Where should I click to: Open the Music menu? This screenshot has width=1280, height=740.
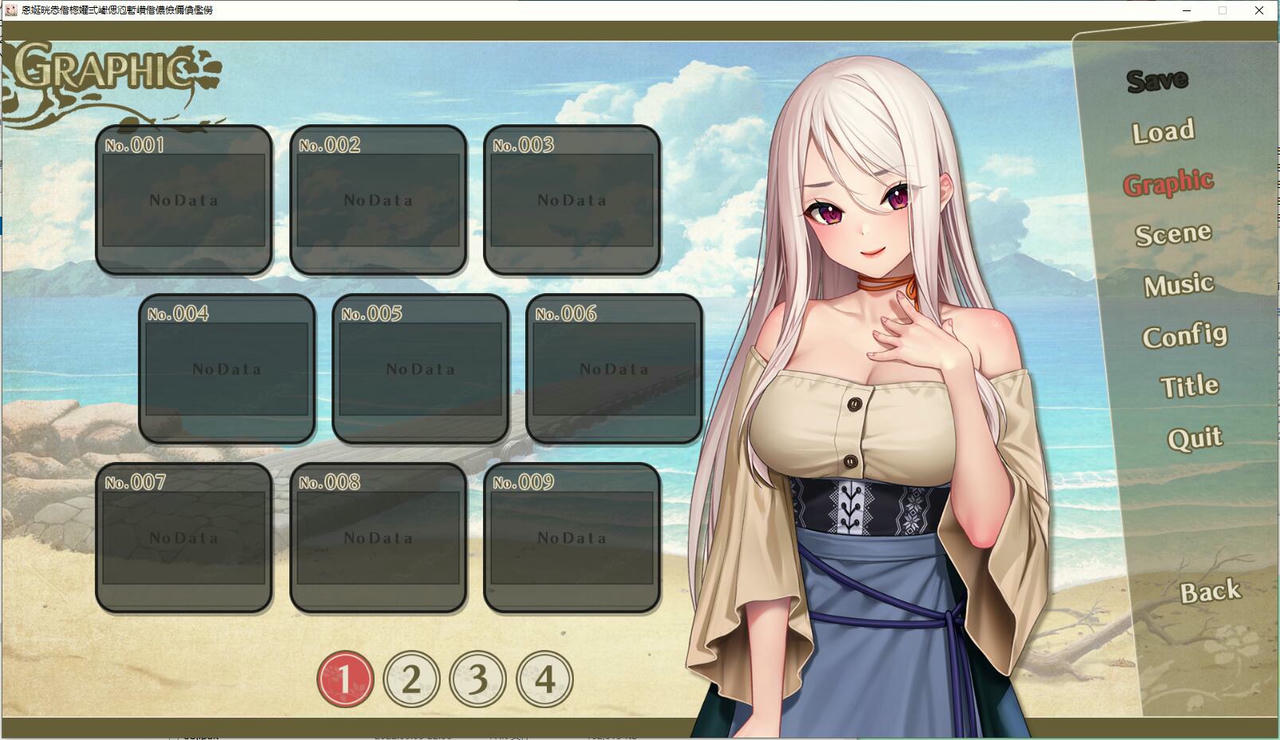[x=1179, y=285]
